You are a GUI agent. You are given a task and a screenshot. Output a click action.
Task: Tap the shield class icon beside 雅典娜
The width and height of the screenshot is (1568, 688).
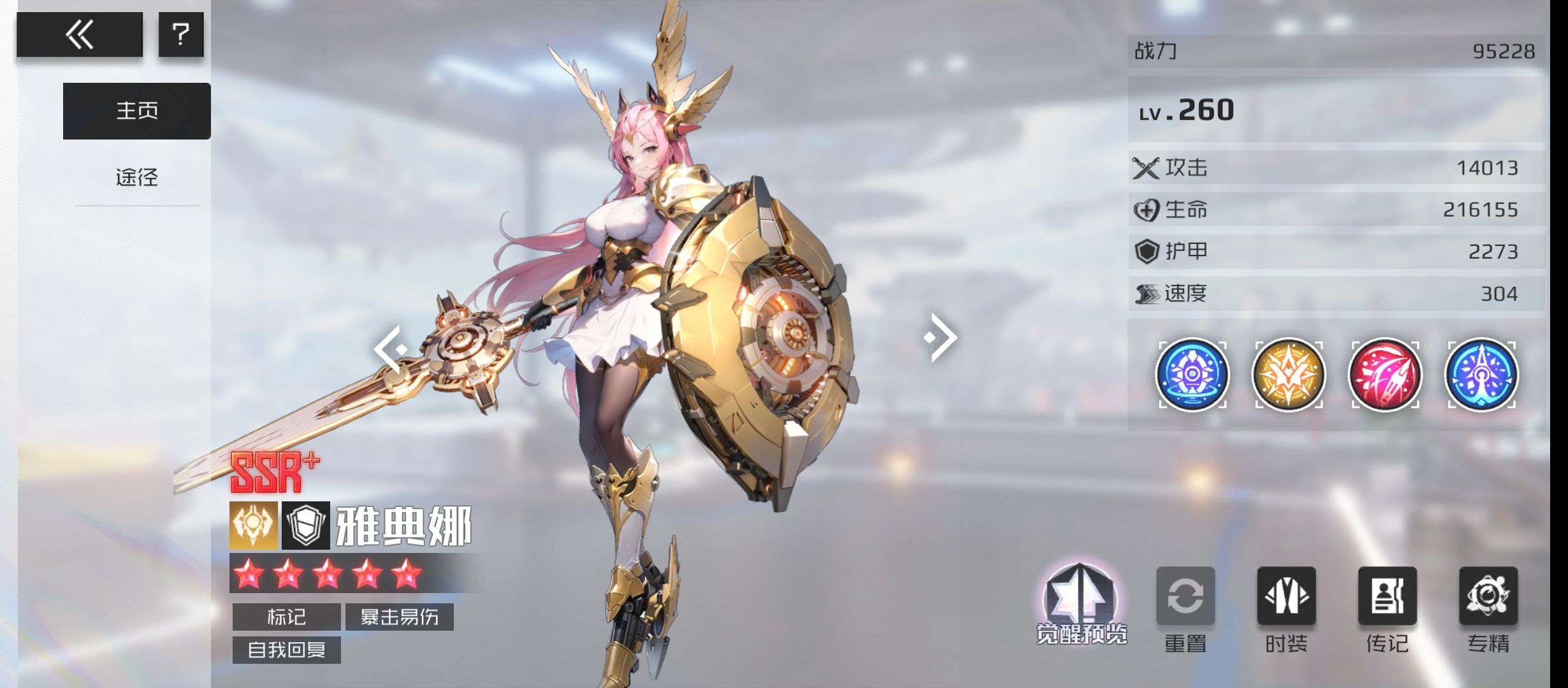(306, 526)
